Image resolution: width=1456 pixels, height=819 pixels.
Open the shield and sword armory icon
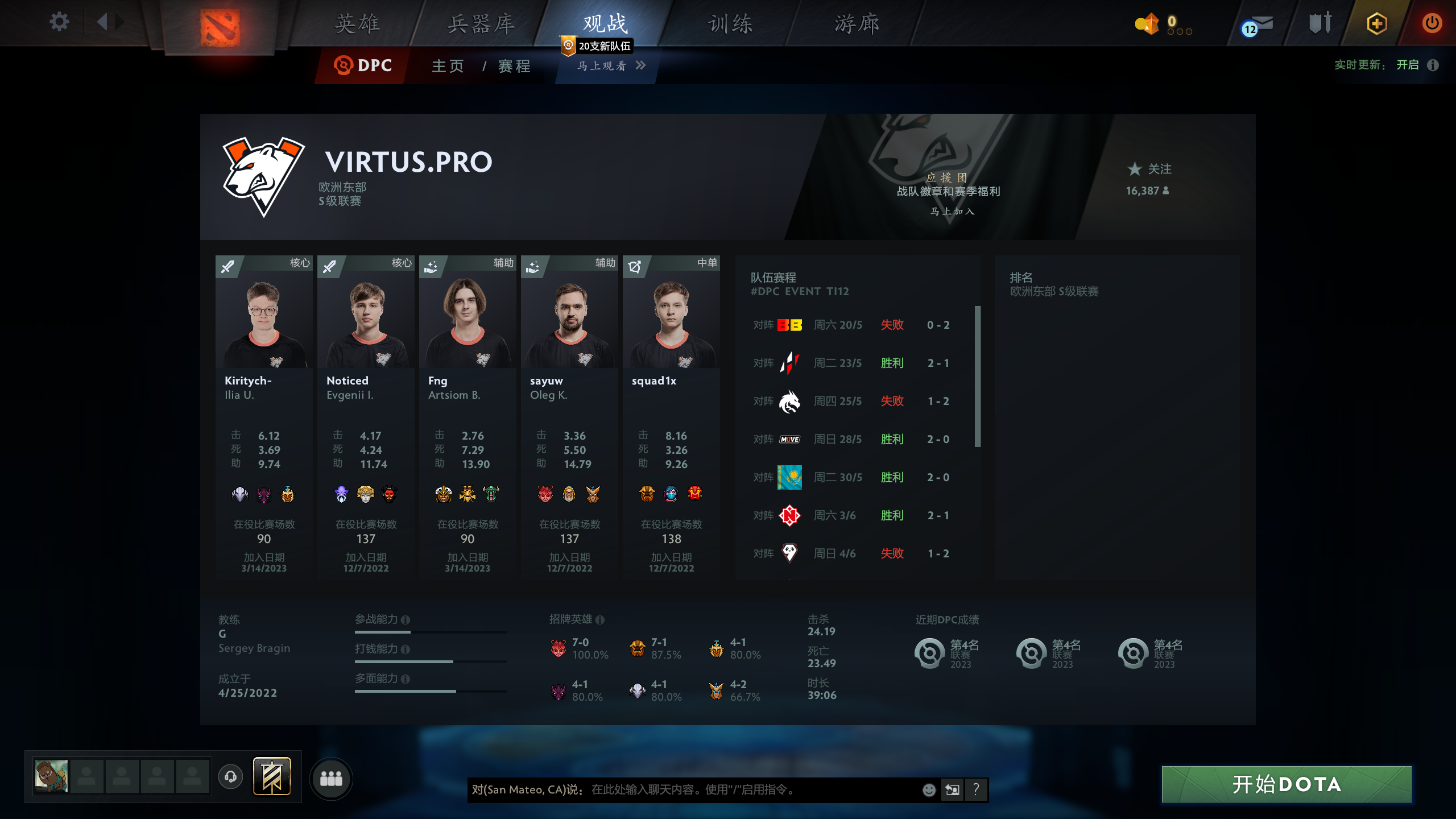(x=1320, y=23)
